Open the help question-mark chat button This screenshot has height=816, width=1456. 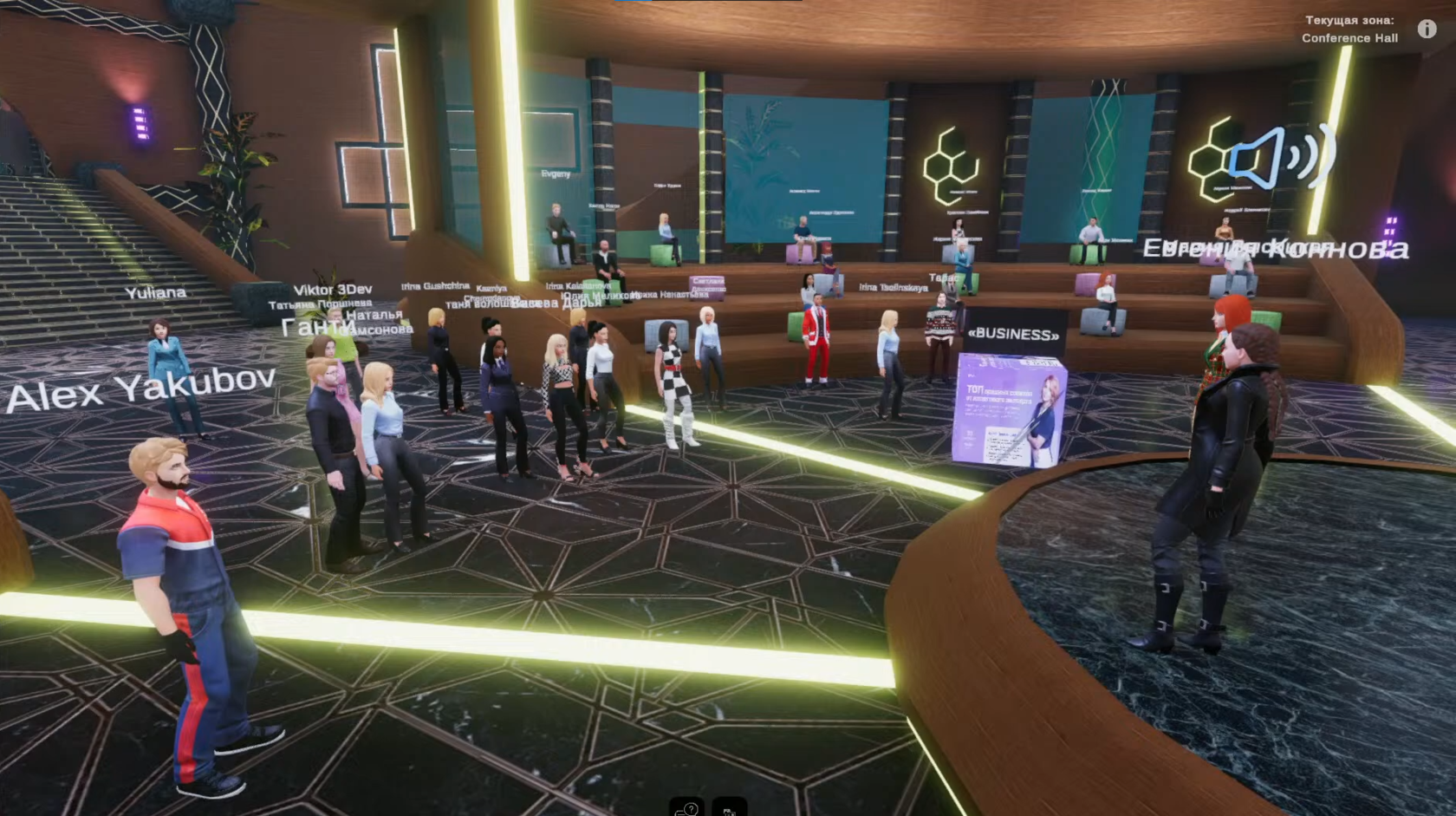687,807
